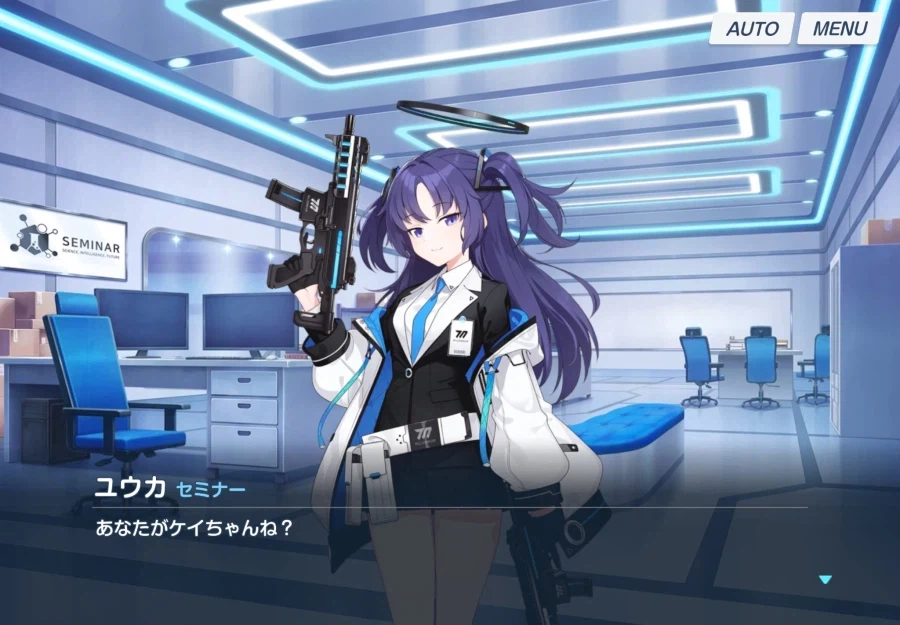Toggle the AUTO dialogue advance button
This screenshot has width=900, height=625.
(x=752, y=29)
